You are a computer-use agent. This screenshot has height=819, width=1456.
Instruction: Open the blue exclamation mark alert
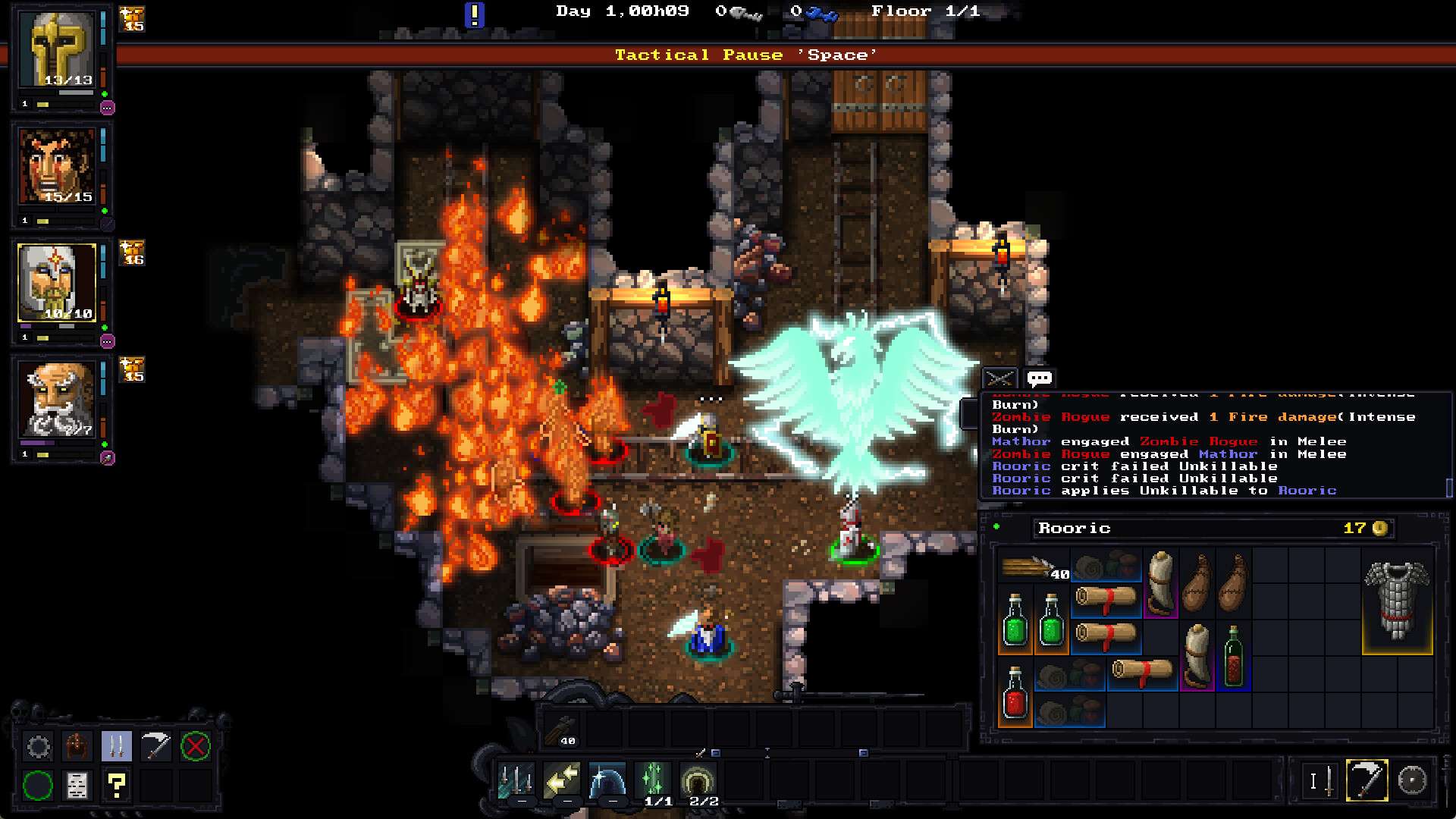(x=474, y=14)
